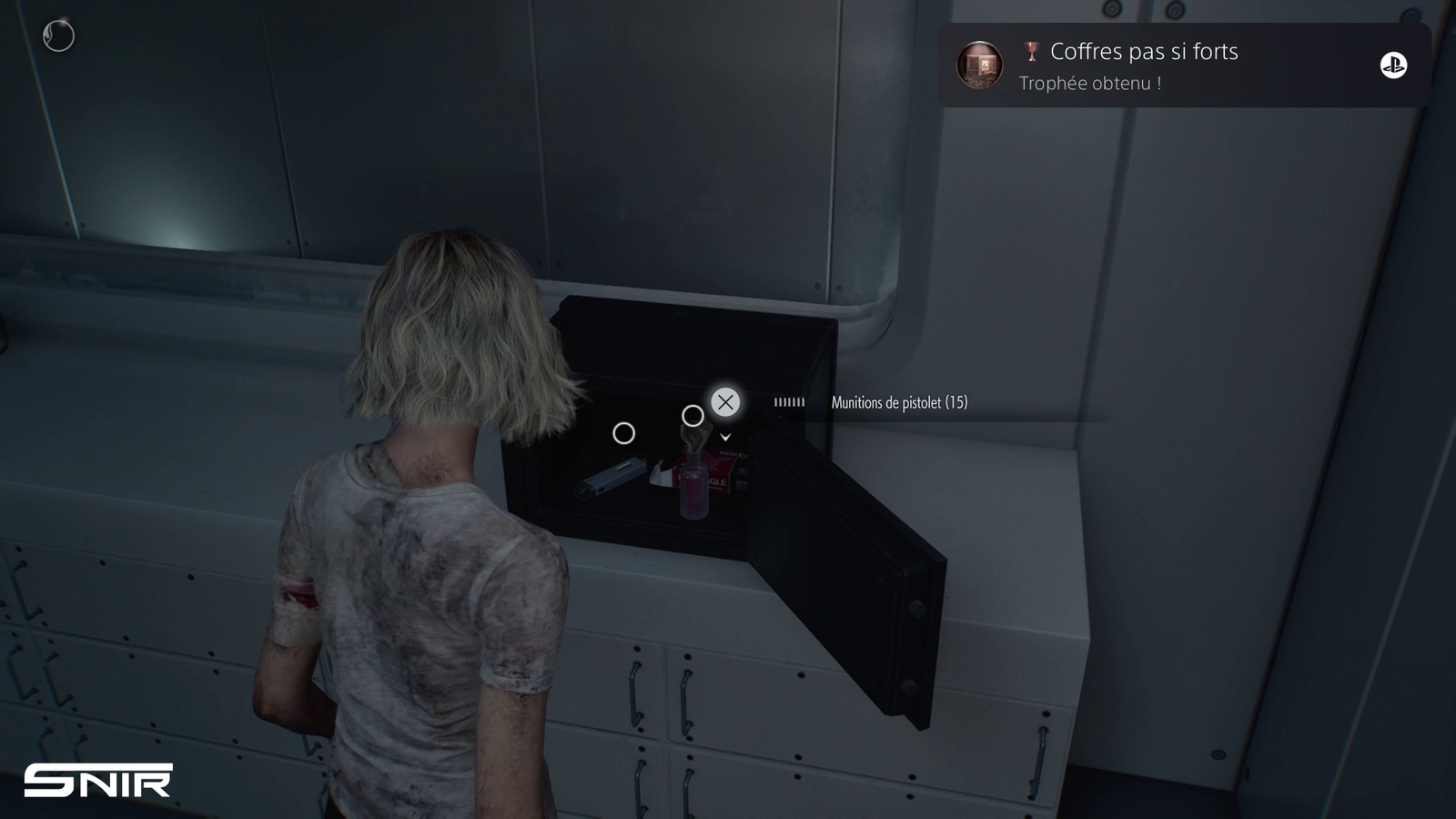This screenshot has width=1456, height=819.
Task: Open the Coffres pas si forts trophy notification
Action: (x=1143, y=66)
